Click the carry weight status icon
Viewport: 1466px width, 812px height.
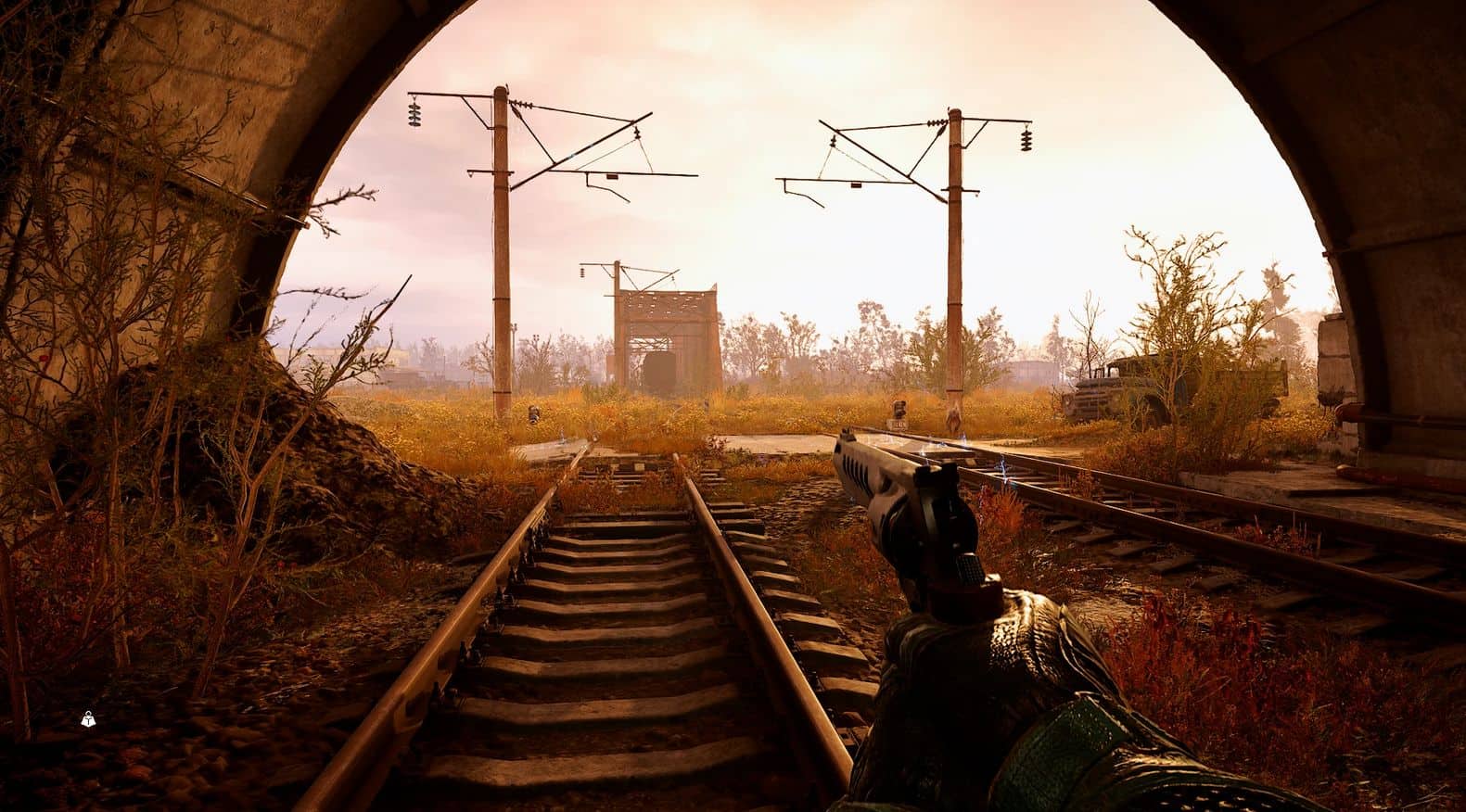(x=88, y=718)
